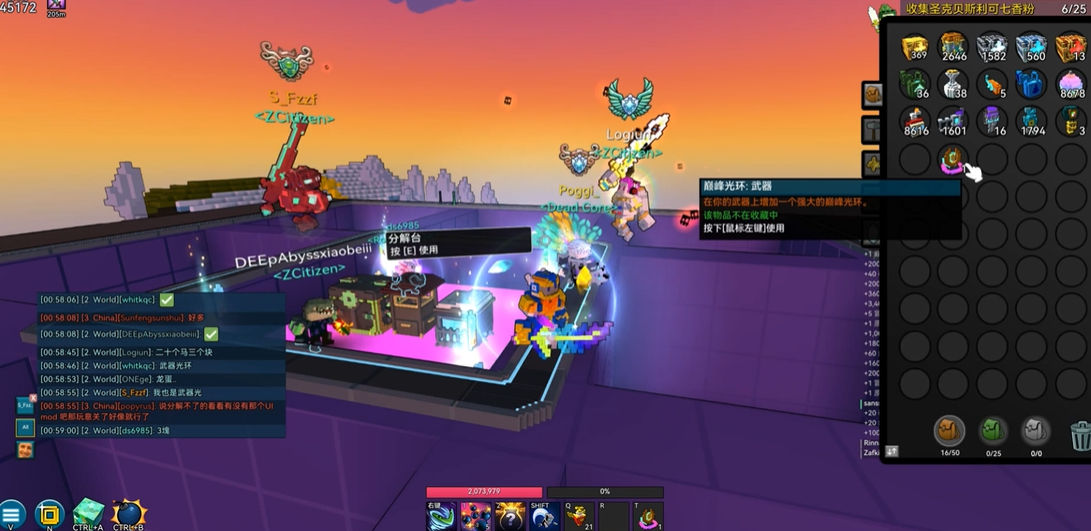Toggle the green cube build mode icon
This screenshot has height=531, width=1091.
pyautogui.click(x=88, y=514)
